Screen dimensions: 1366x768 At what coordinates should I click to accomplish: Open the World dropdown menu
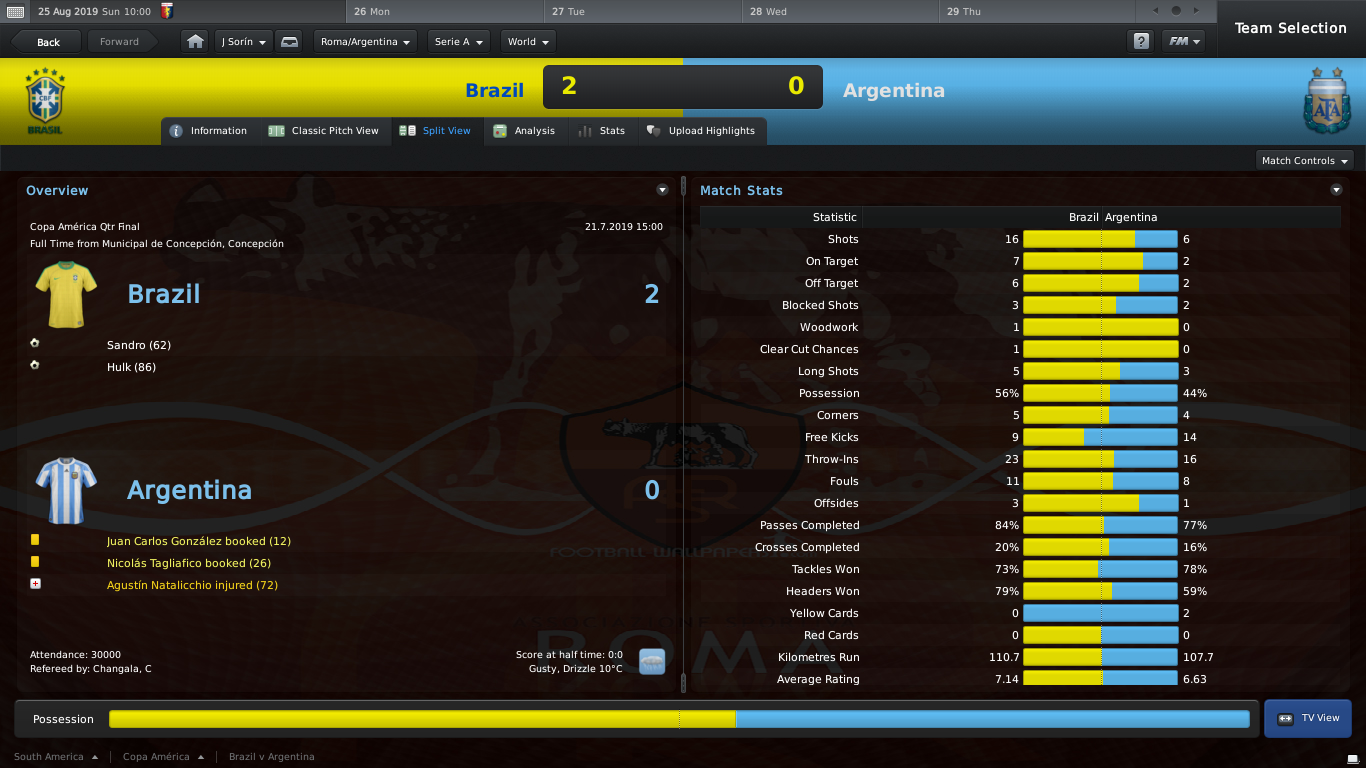click(528, 42)
